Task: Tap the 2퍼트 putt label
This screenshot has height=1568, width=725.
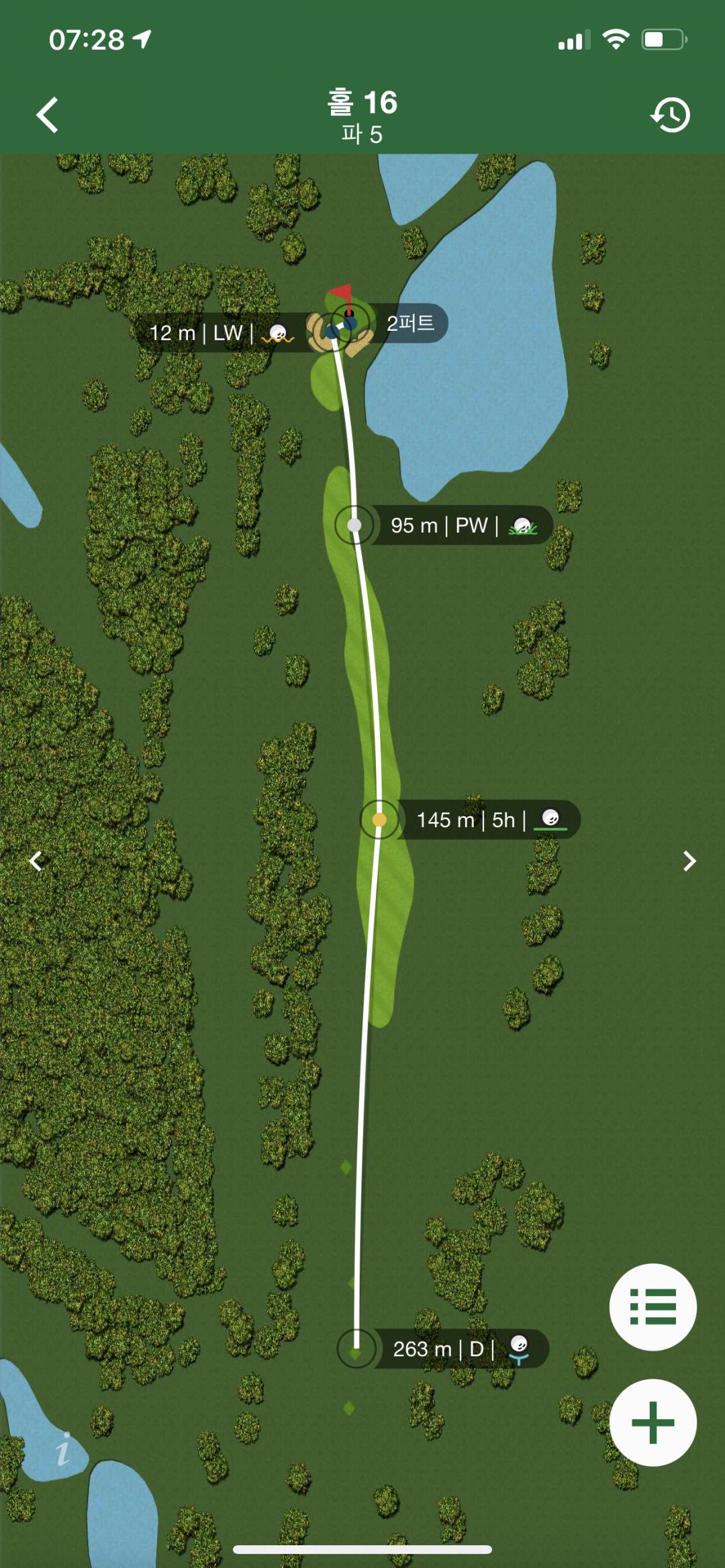Action: pyautogui.click(x=410, y=323)
